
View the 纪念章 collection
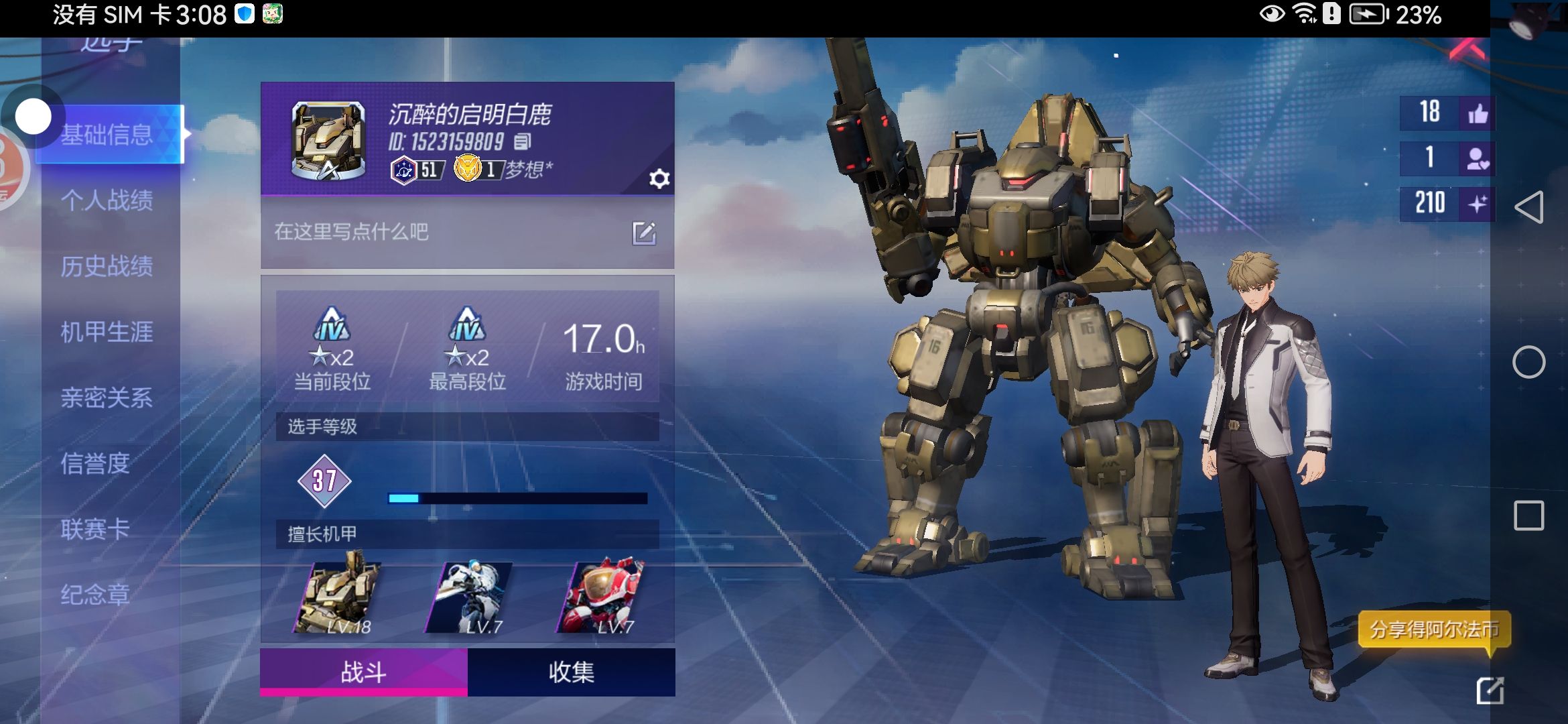click(95, 595)
